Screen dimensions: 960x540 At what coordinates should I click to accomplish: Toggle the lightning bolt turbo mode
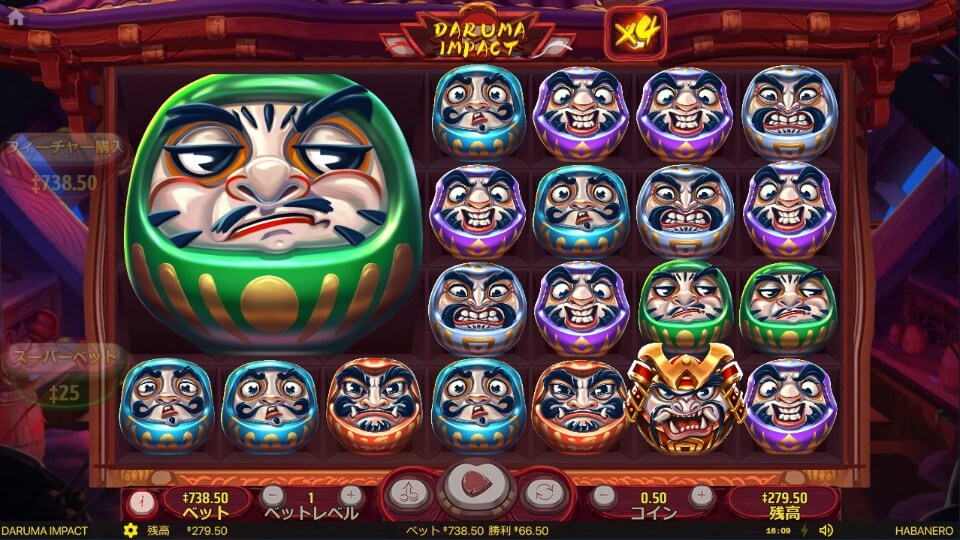point(806,531)
